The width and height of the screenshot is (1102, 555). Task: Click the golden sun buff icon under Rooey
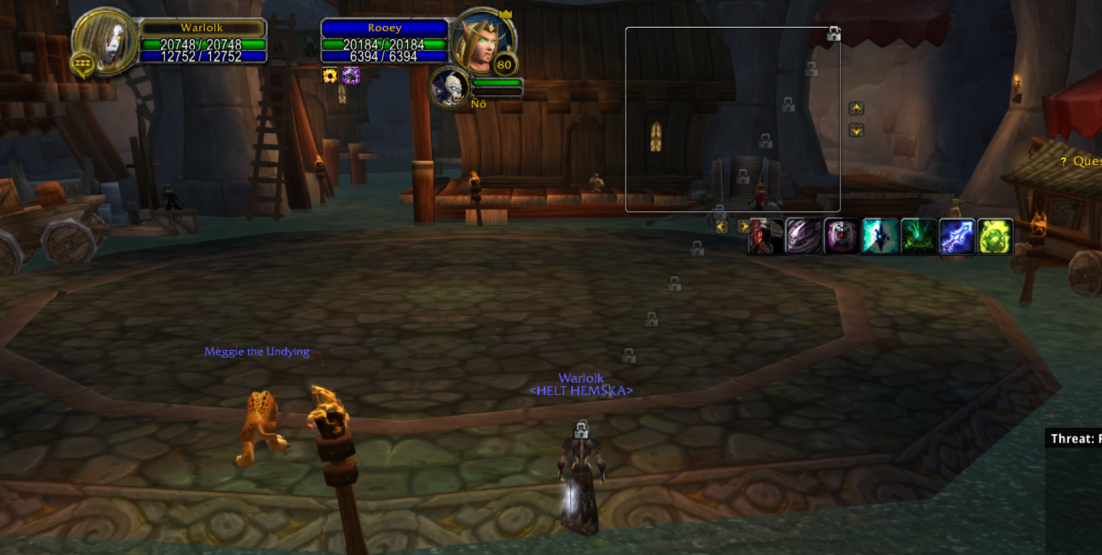click(x=330, y=76)
